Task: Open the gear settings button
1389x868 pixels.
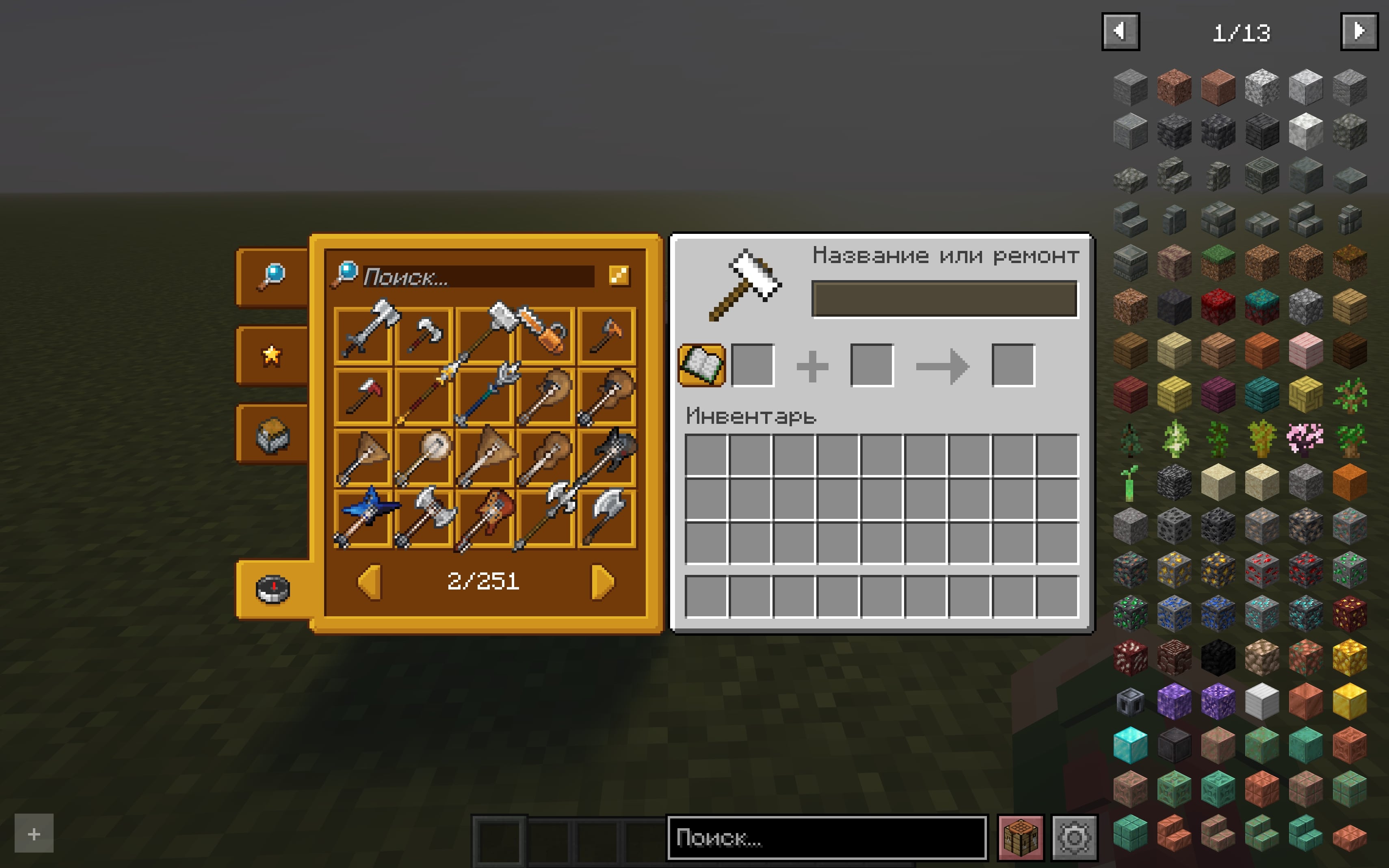Action: (1074, 838)
